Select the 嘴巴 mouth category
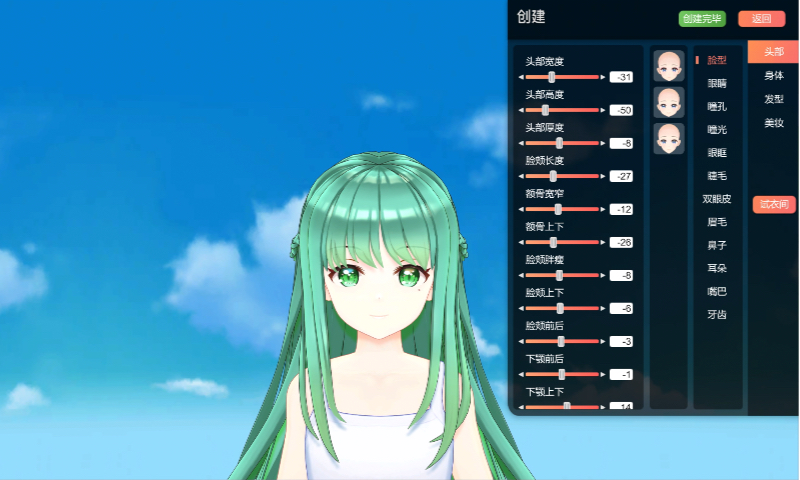800x480 pixels. click(x=717, y=291)
